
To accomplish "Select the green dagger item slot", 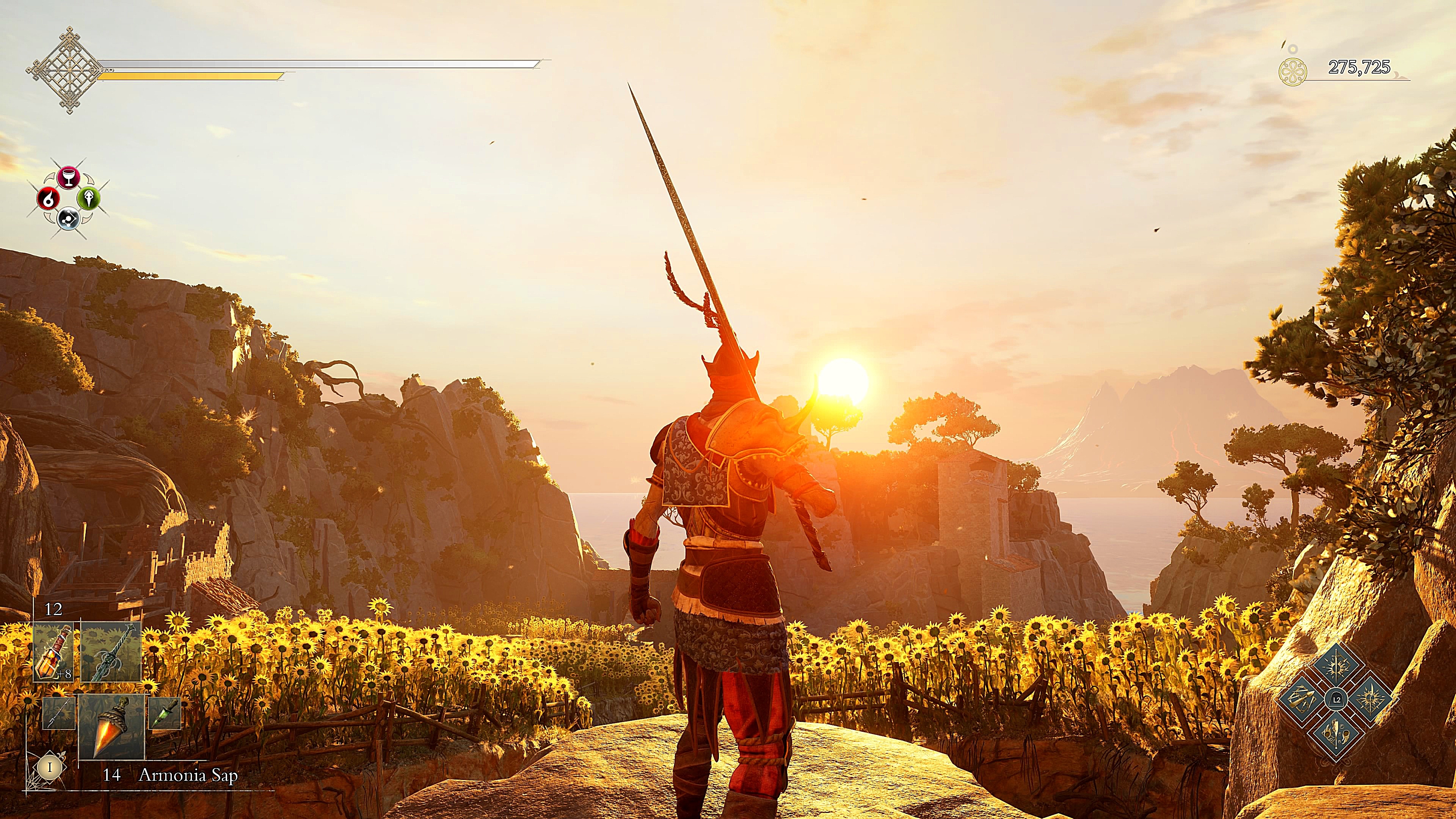I will pyautogui.click(x=164, y=713).
